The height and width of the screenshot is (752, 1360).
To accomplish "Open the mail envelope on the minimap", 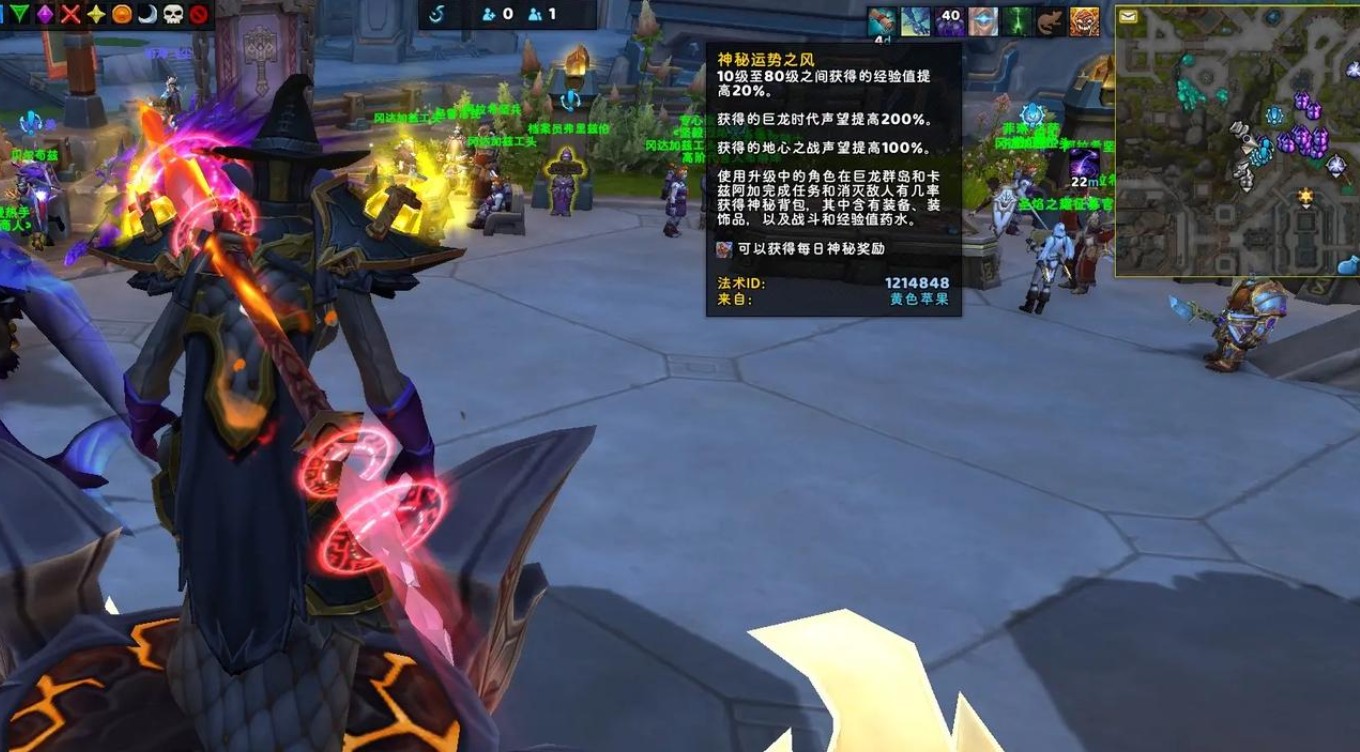I will [1128, 16].
